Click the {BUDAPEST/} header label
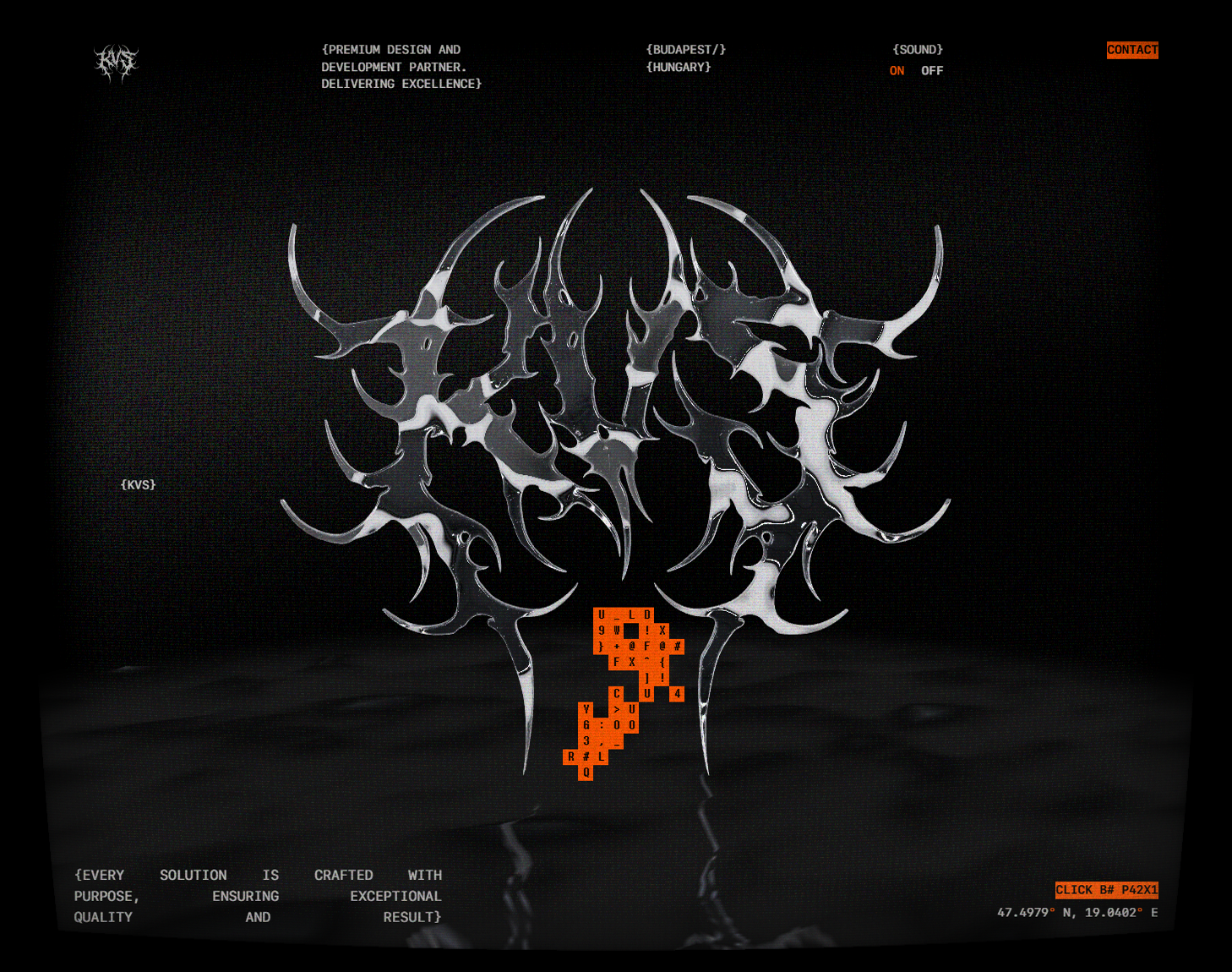Image resolution: width=1232 pixels, height=972 pixels. pos(687,49)
